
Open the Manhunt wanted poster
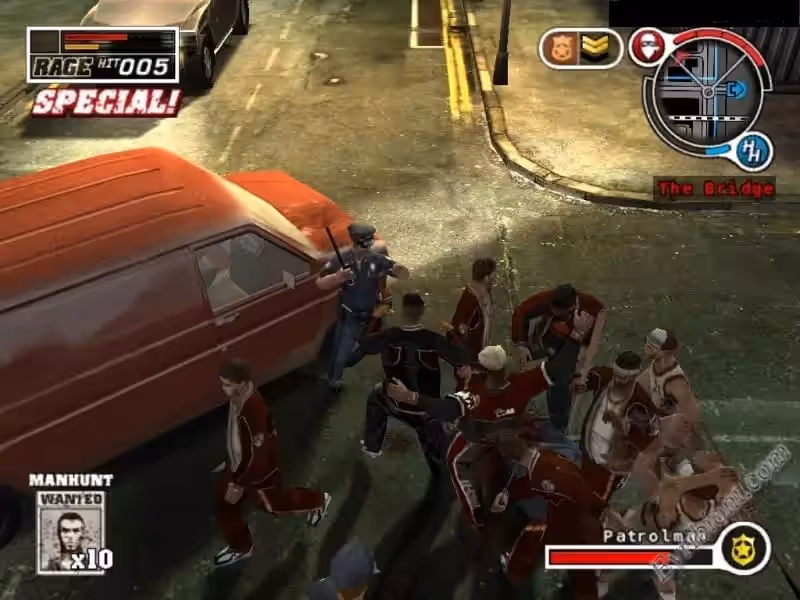[x=70, y=531]
